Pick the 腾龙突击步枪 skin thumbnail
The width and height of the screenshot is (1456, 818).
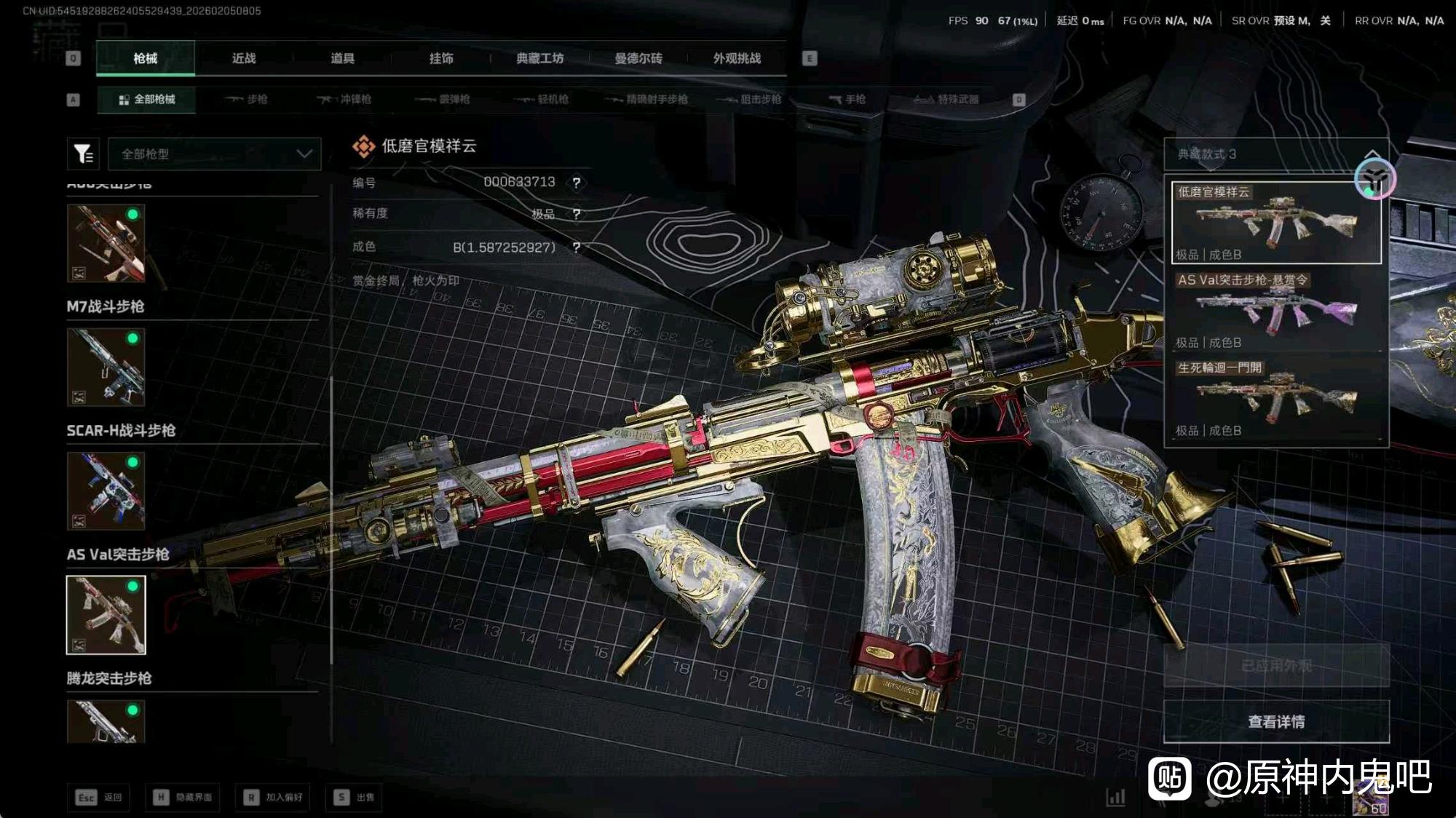106,720
